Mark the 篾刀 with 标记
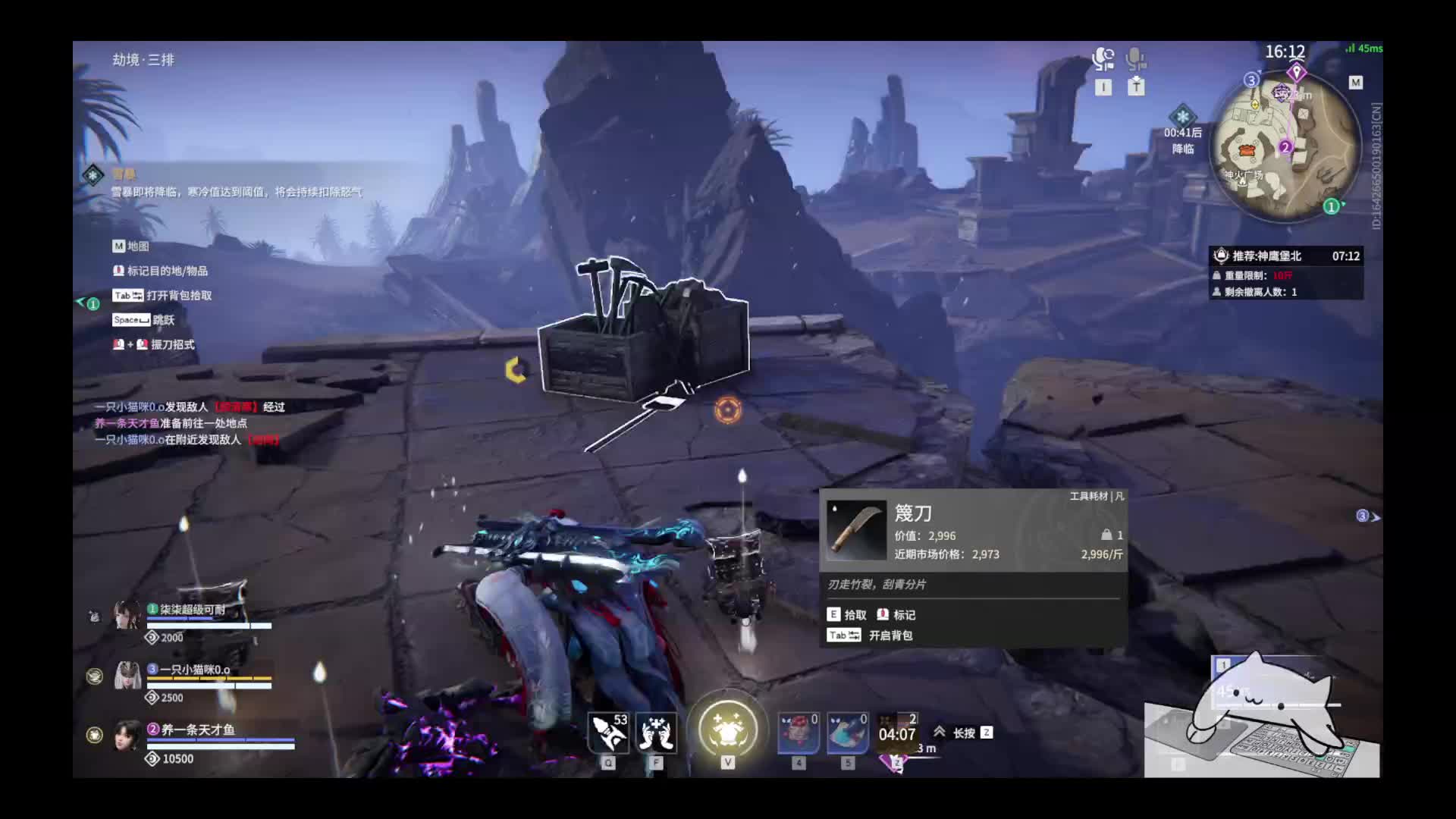Viewport: 1456px width, 819px height. [x=896, y=615]
